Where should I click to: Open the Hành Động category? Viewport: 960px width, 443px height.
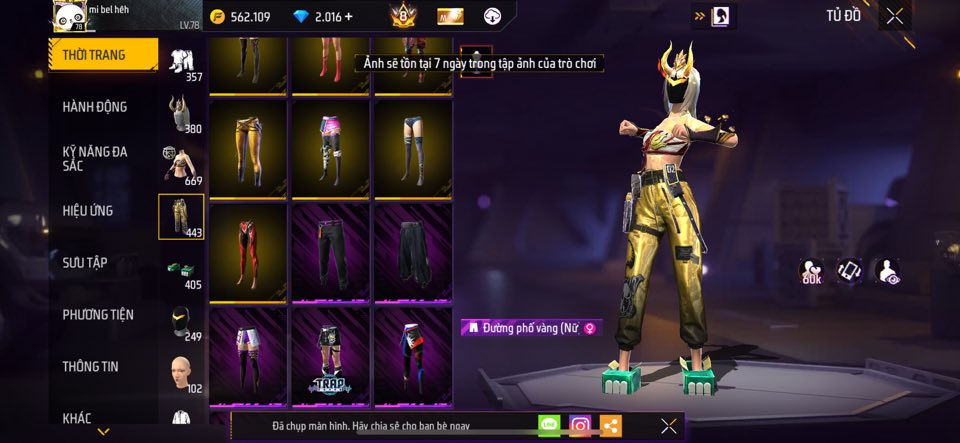pos(95,107)
